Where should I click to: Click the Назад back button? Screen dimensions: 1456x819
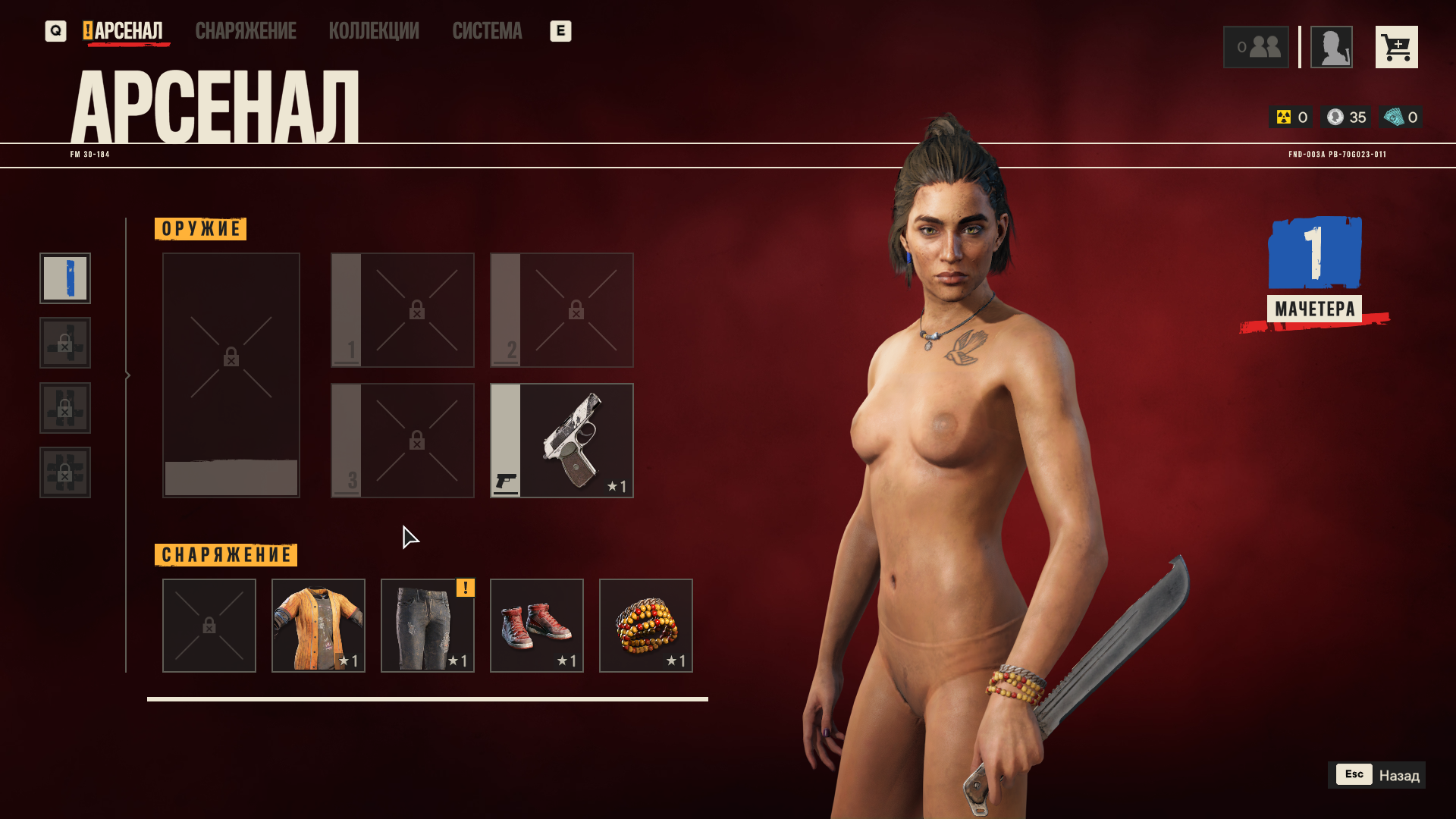point(1376,775)
